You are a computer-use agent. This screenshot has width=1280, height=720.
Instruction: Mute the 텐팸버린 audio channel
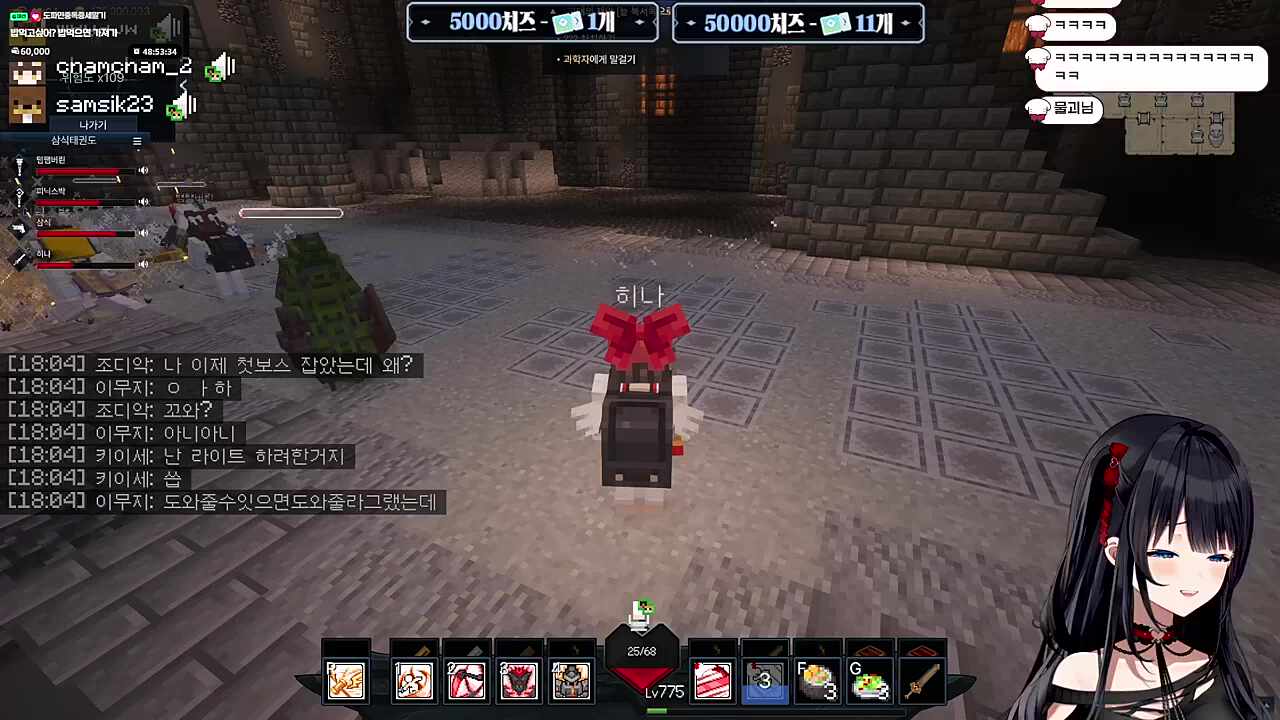pos(143,170)
